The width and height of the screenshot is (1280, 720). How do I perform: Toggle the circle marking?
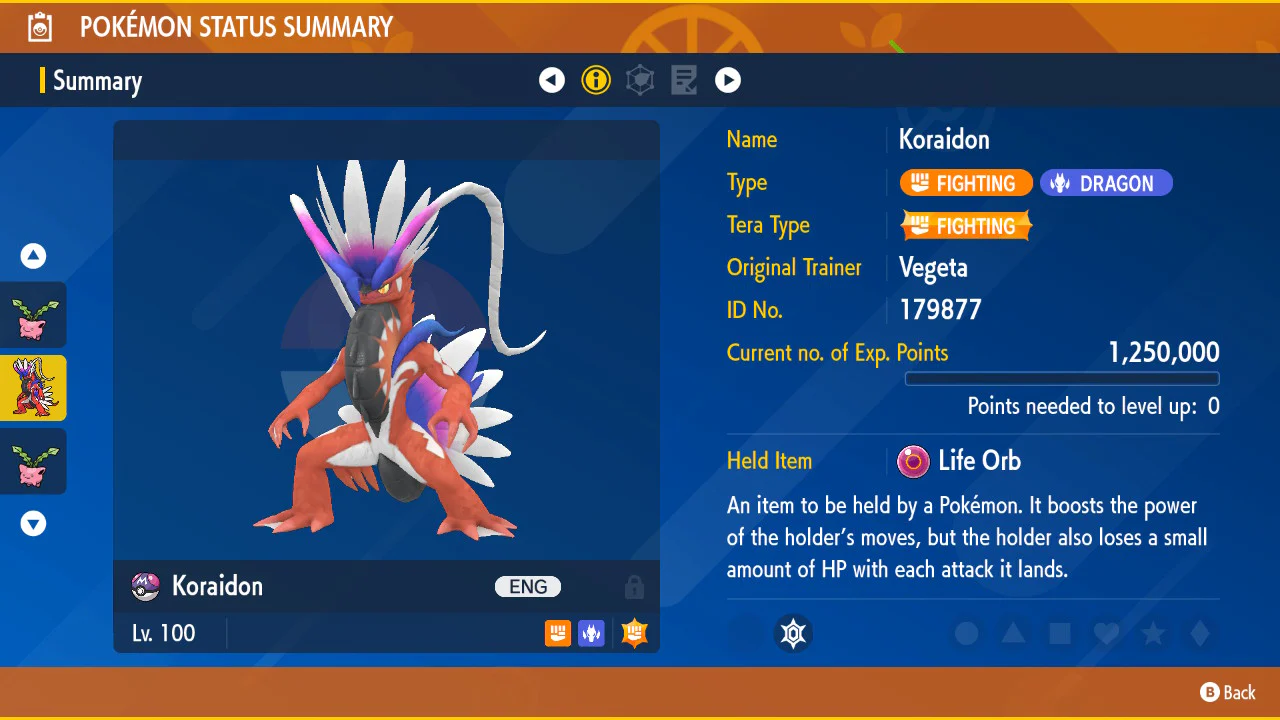click(966, 633)
